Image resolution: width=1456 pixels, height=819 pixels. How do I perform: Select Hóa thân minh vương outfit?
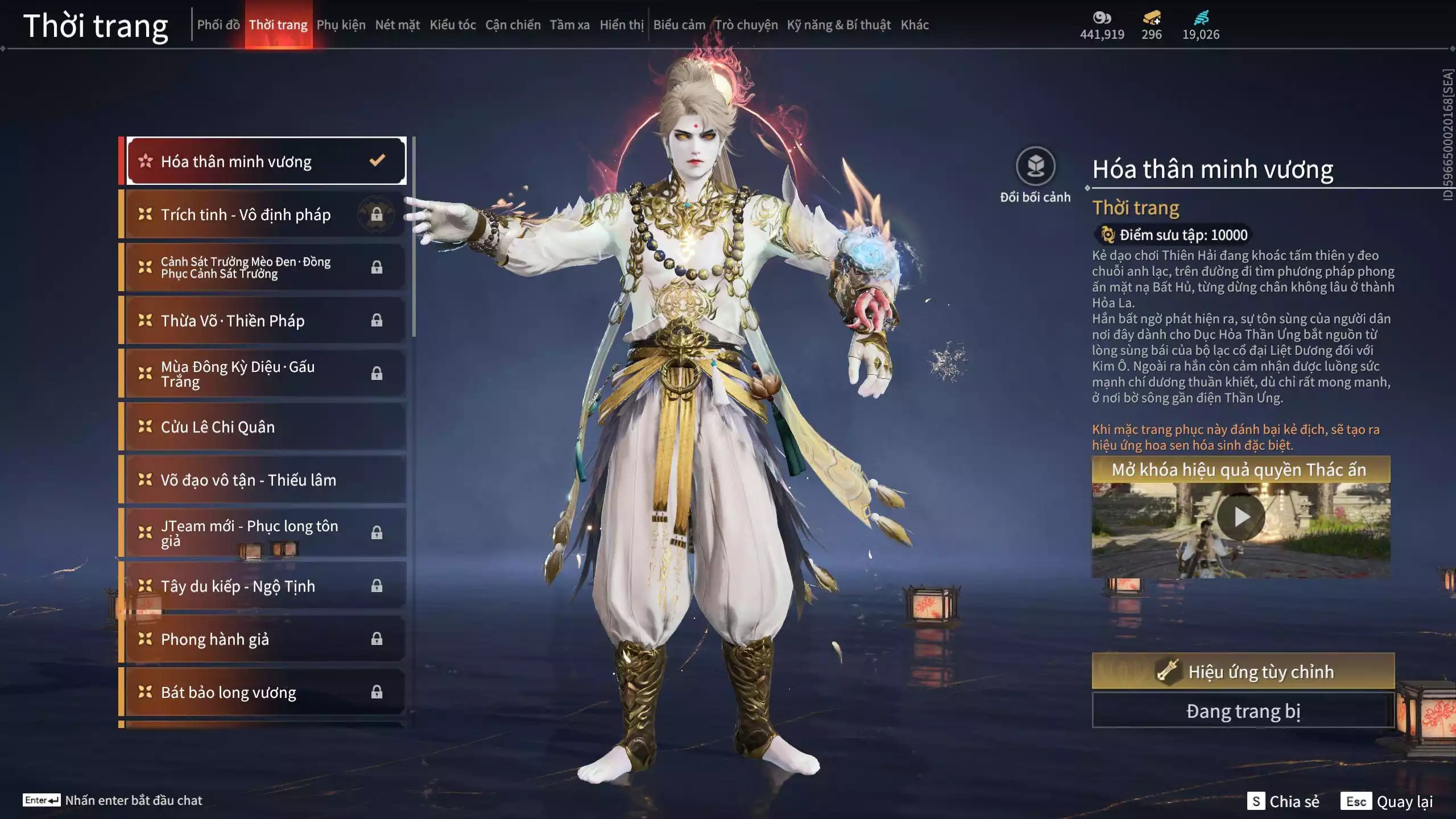coord(266,162)
